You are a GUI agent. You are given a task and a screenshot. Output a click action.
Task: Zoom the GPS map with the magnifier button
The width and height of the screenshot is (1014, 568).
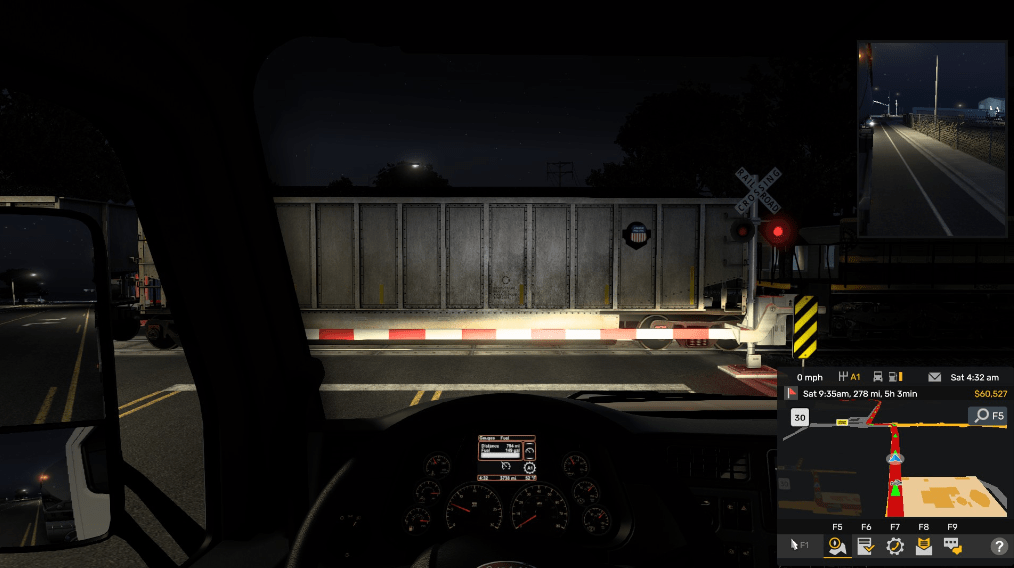click(x=987, y=415)
